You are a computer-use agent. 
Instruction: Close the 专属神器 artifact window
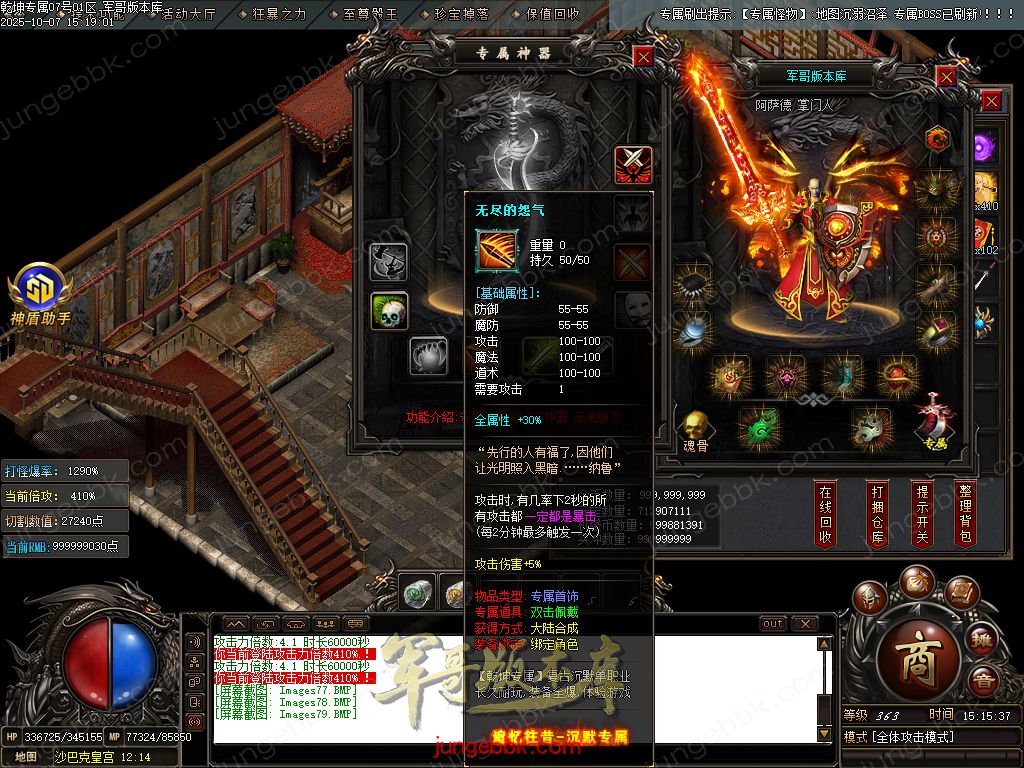pyautogui.click(x=643, y=57)
